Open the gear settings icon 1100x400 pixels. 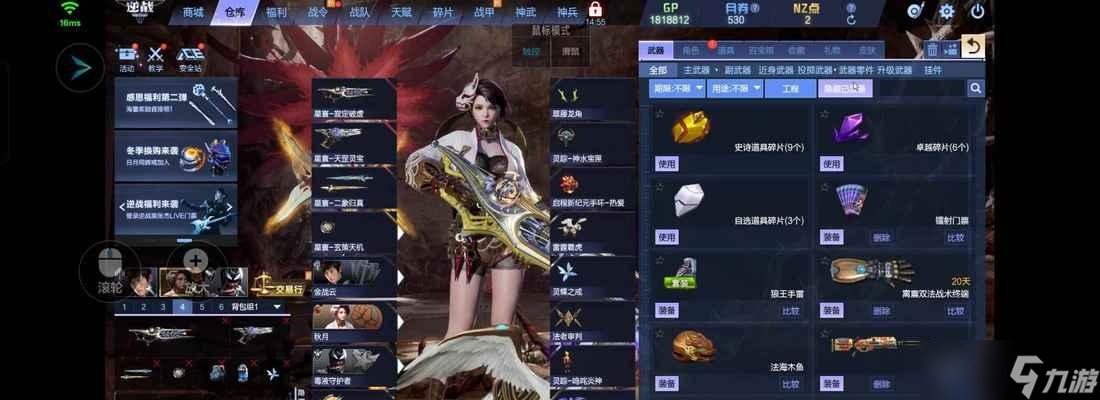[x=947, y=12]
